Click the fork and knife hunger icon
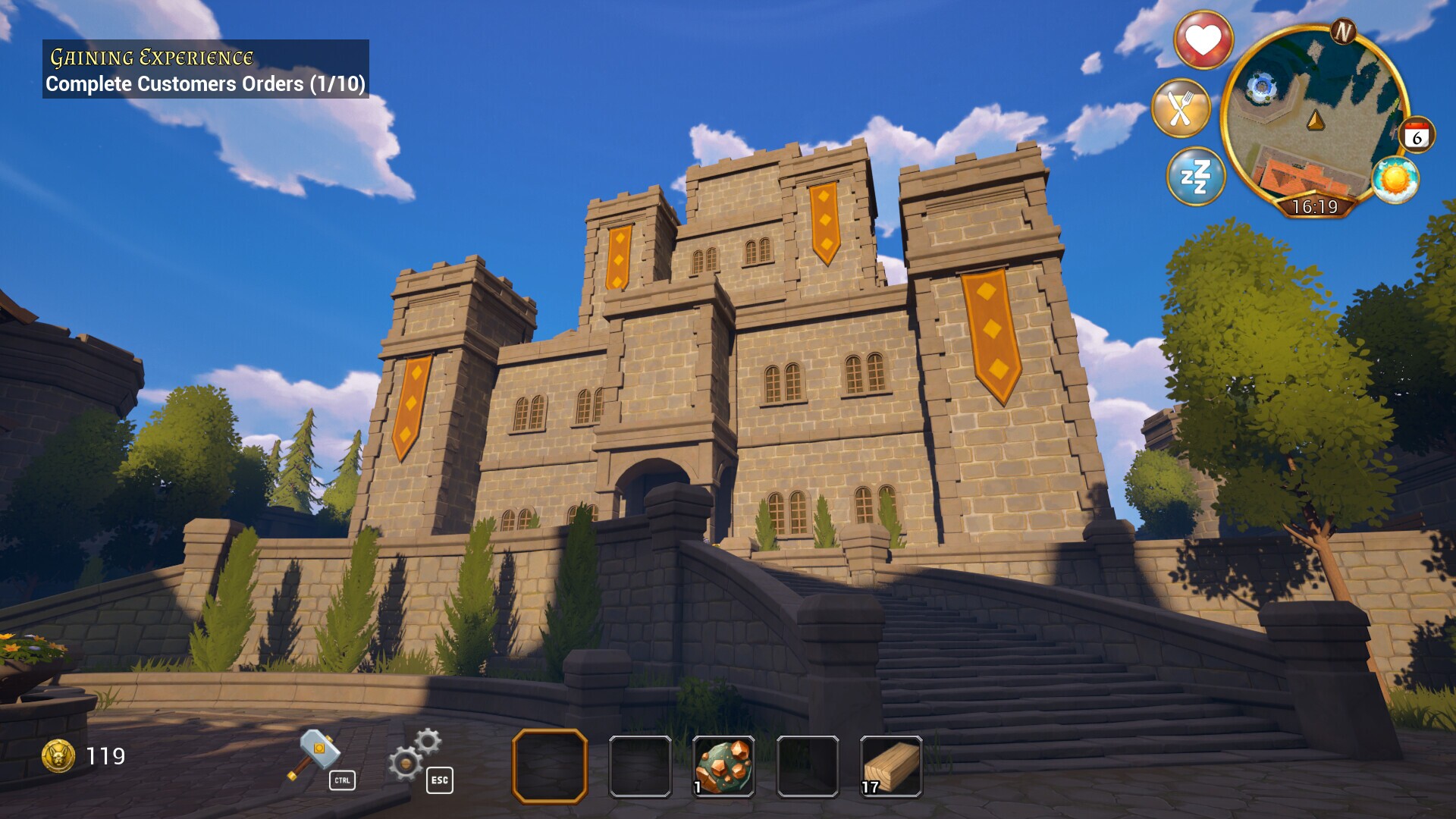 click(x=1181, y=108)
